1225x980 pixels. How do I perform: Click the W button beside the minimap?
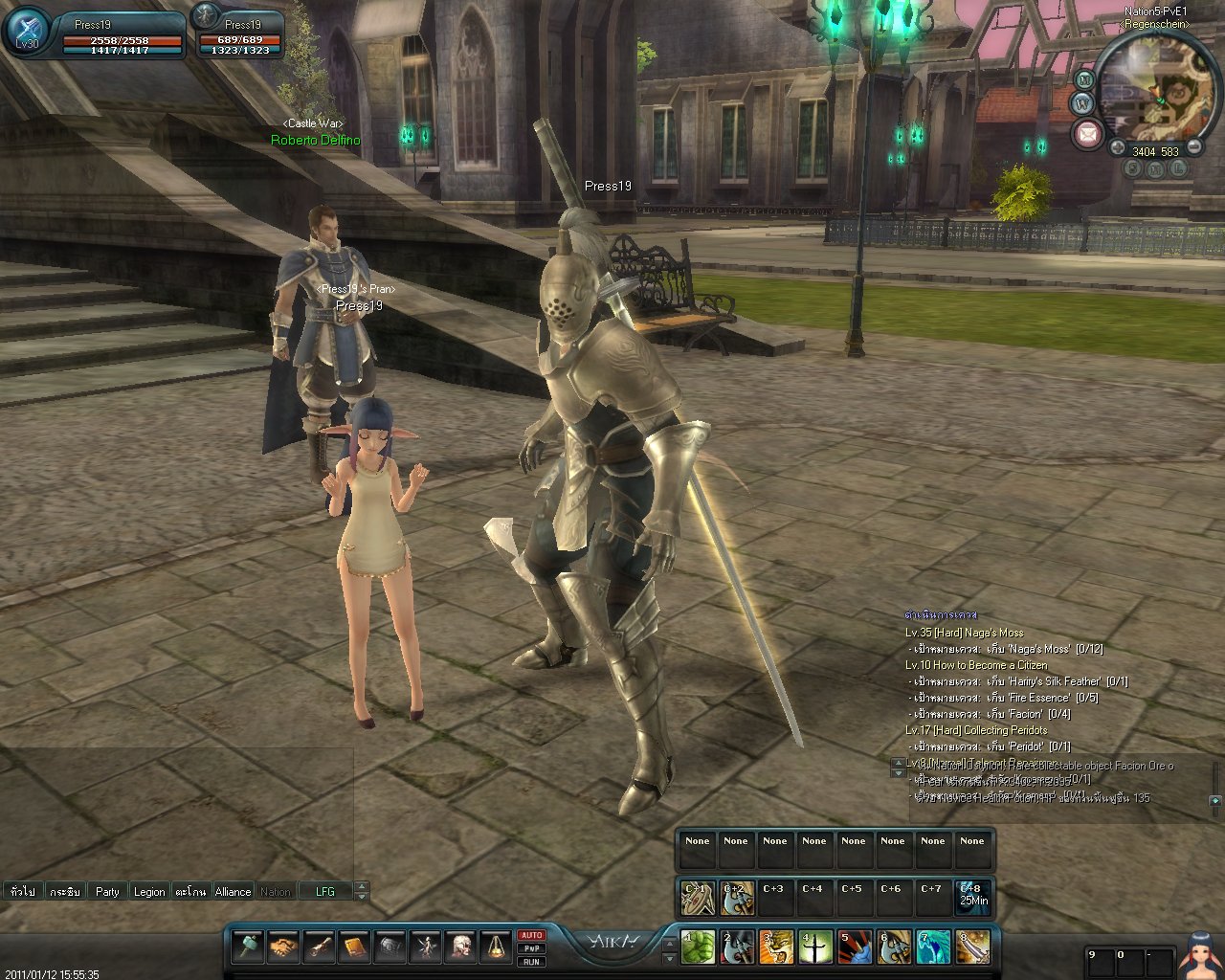pyautogui.click(x=1082, y=102)
